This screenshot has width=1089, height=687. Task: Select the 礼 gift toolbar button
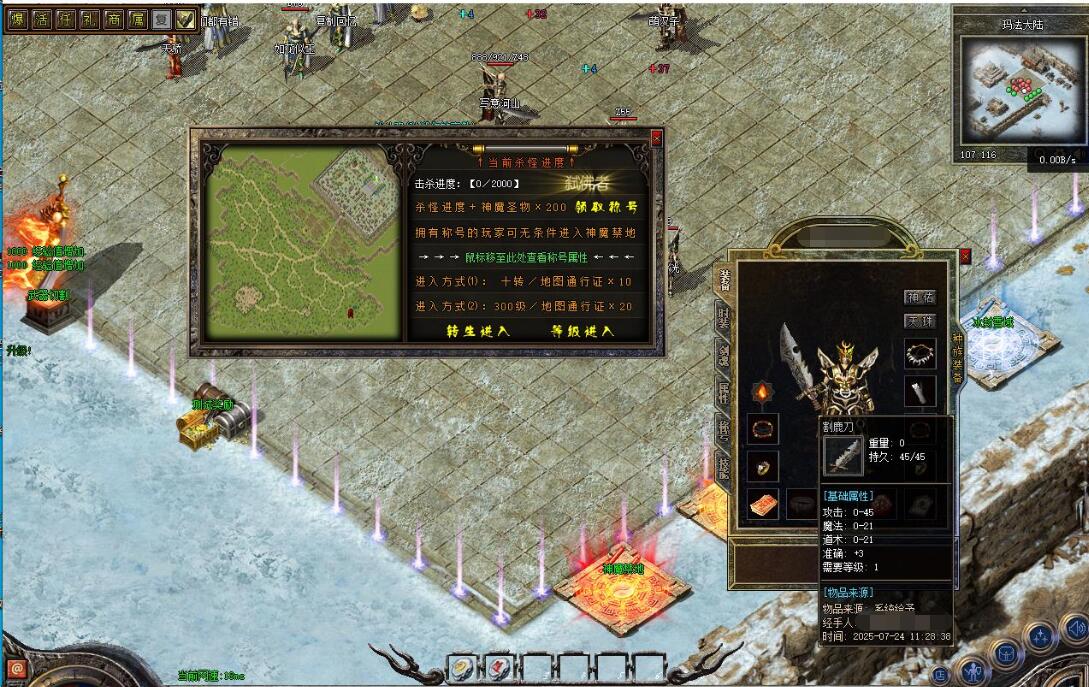click(89, 18)
